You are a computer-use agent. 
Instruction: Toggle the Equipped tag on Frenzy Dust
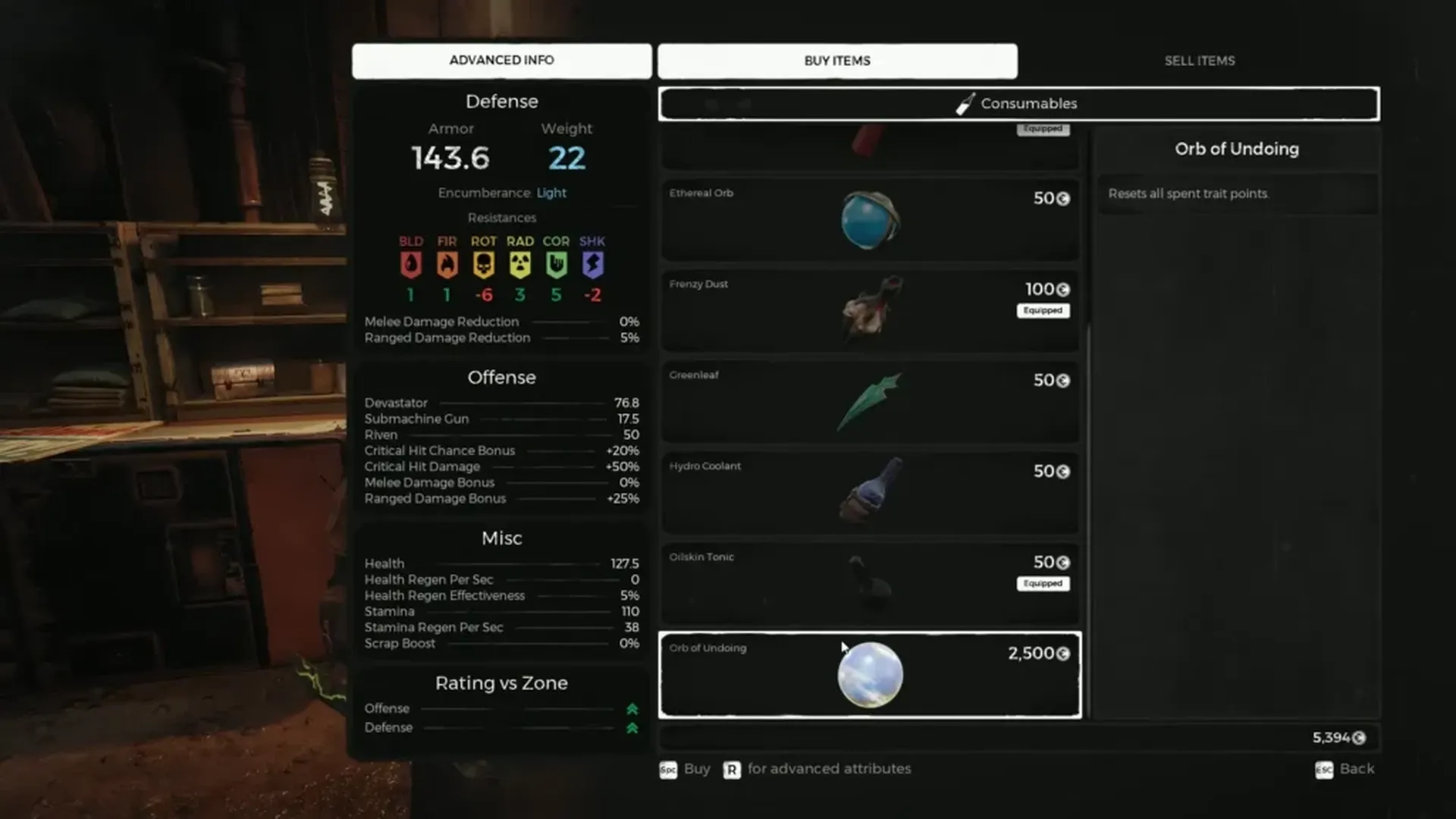[x=1043, y=310]
